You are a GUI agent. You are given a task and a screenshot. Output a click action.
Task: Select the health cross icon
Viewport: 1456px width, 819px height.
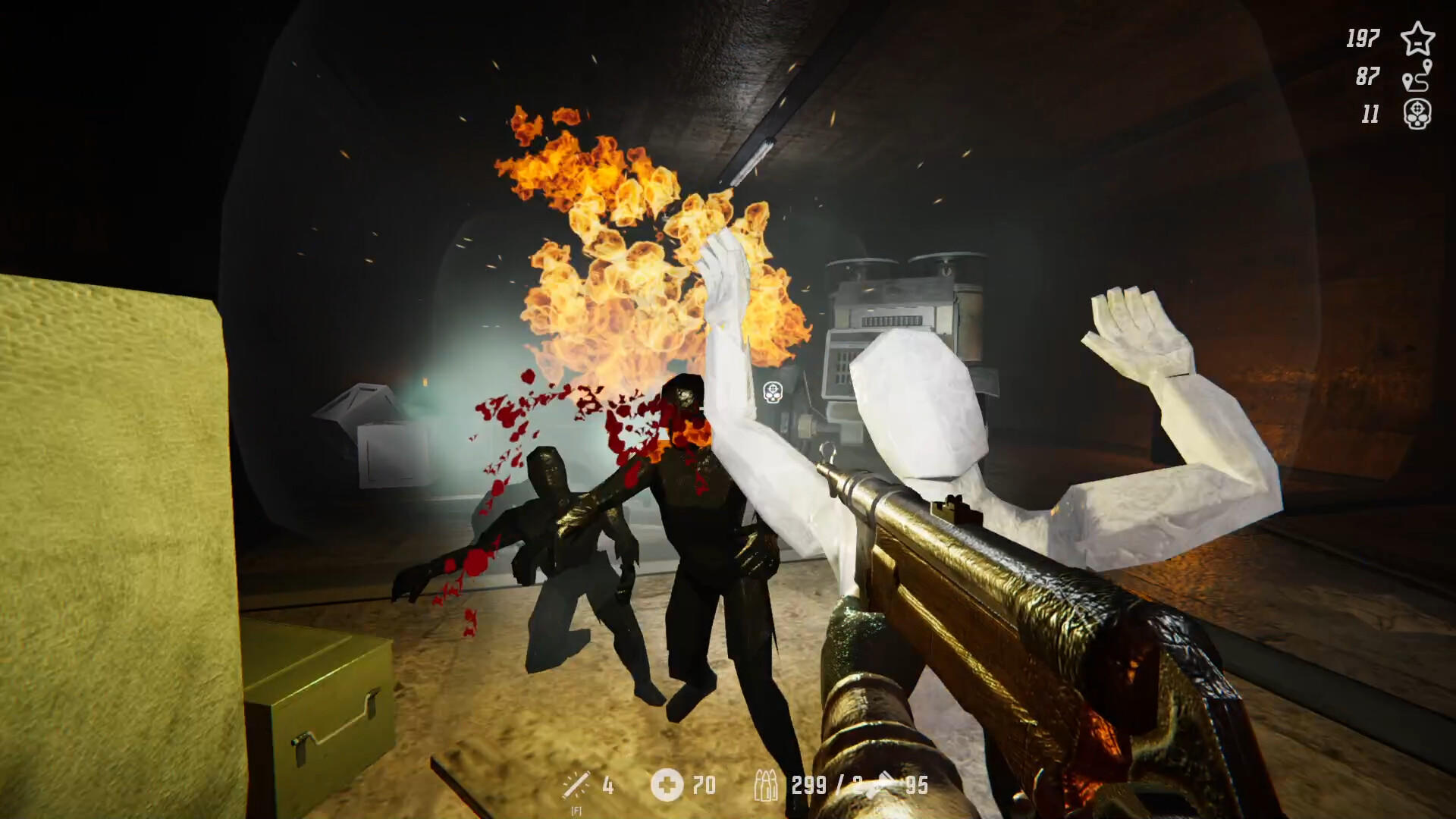pyautogui.click(x=667, y=786)
